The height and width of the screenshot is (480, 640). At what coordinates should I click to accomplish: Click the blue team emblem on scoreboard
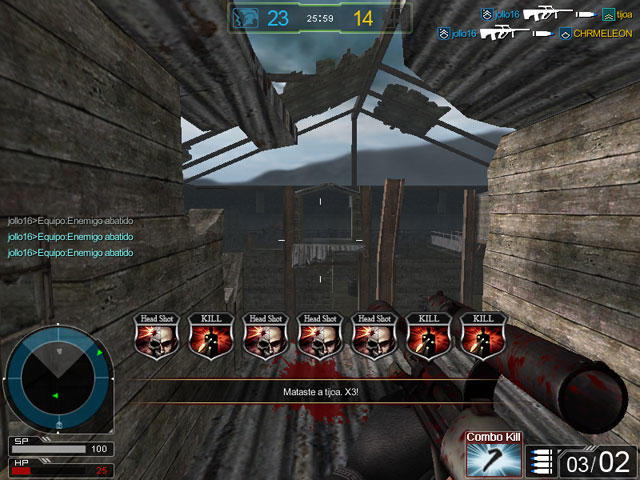(245, 18)
